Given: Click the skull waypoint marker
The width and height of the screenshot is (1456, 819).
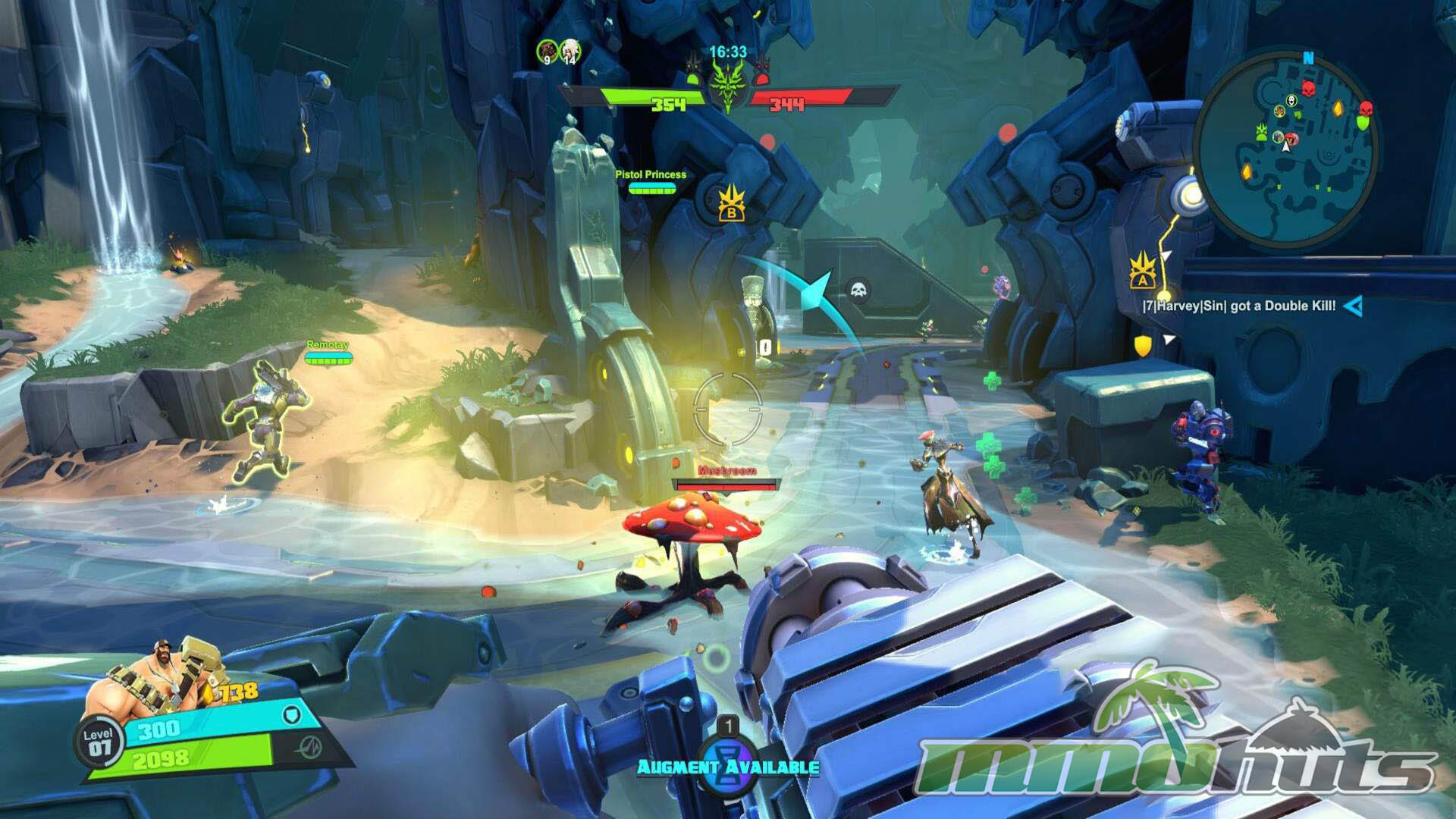Looking at the screenshot, I should point(858,290).
